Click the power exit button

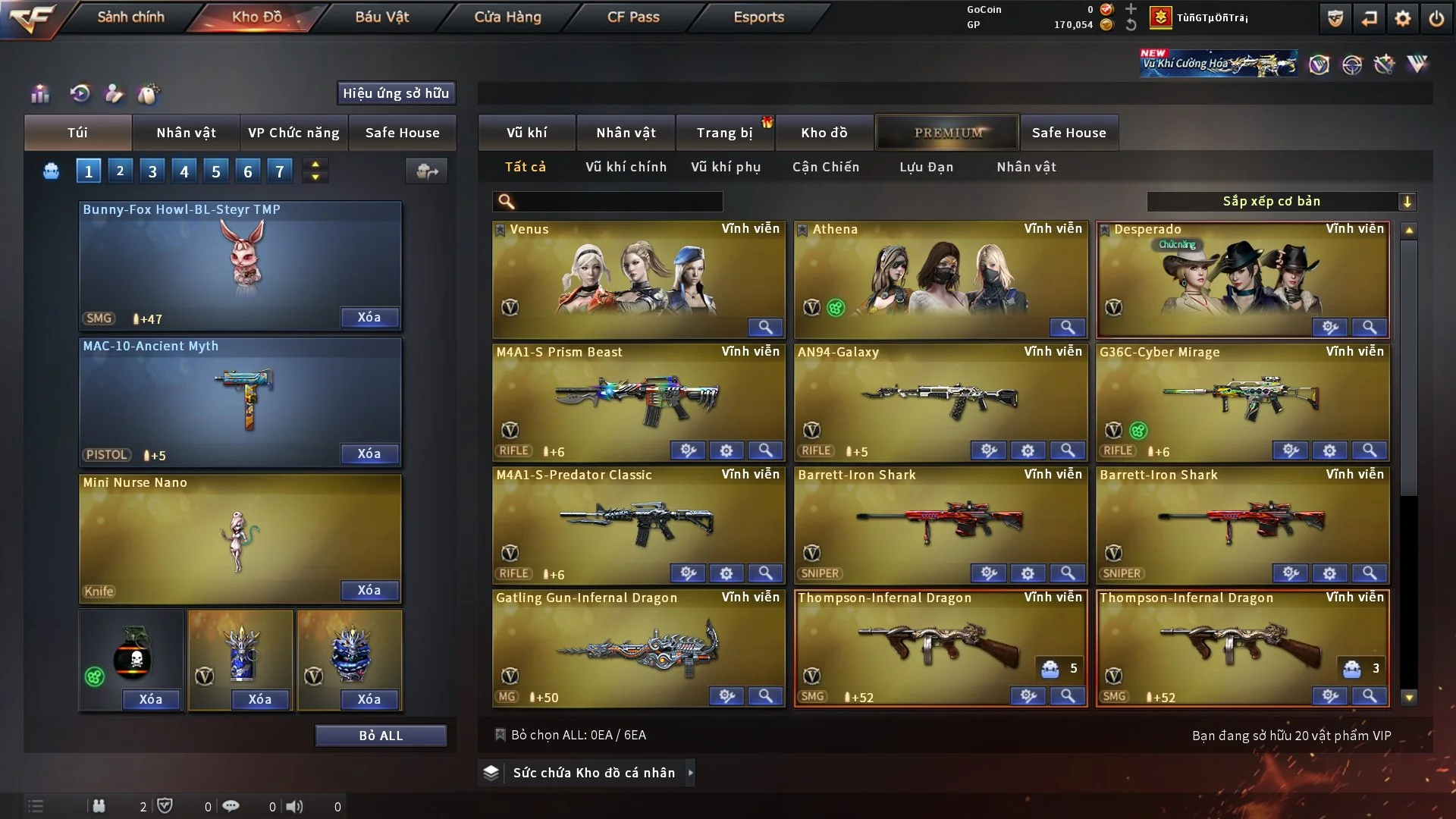click(1436, 18)
